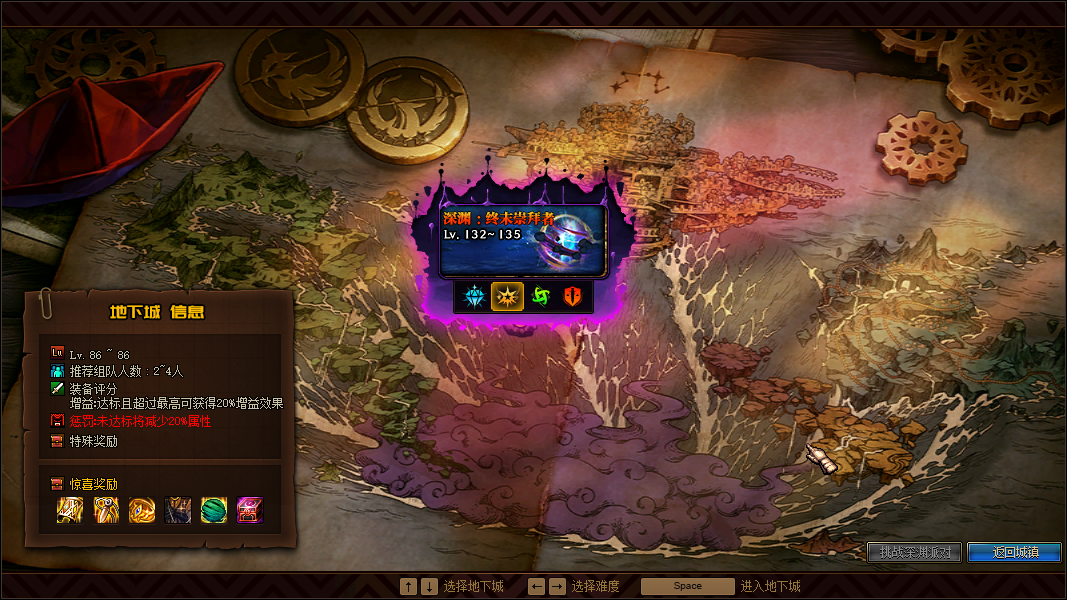Viewport: 1067px width, 600px height.
Task: Inspect the dark armor reward icon
Action: click(x=178, y=511)
